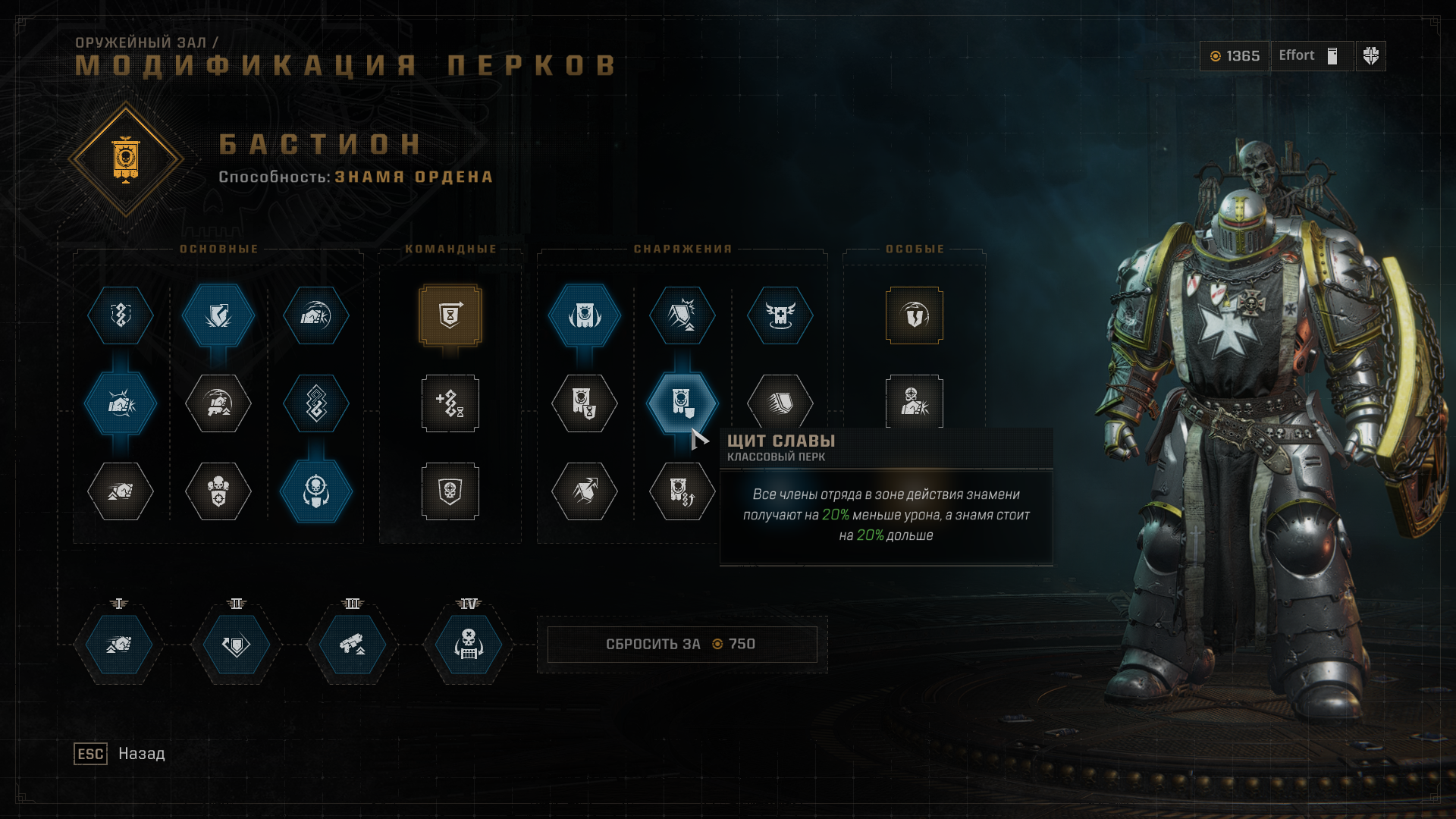The width and height of the screenshot is (1456, 819).
Task: Click the reset perks button for 750
Action: [x=681, y=645]
